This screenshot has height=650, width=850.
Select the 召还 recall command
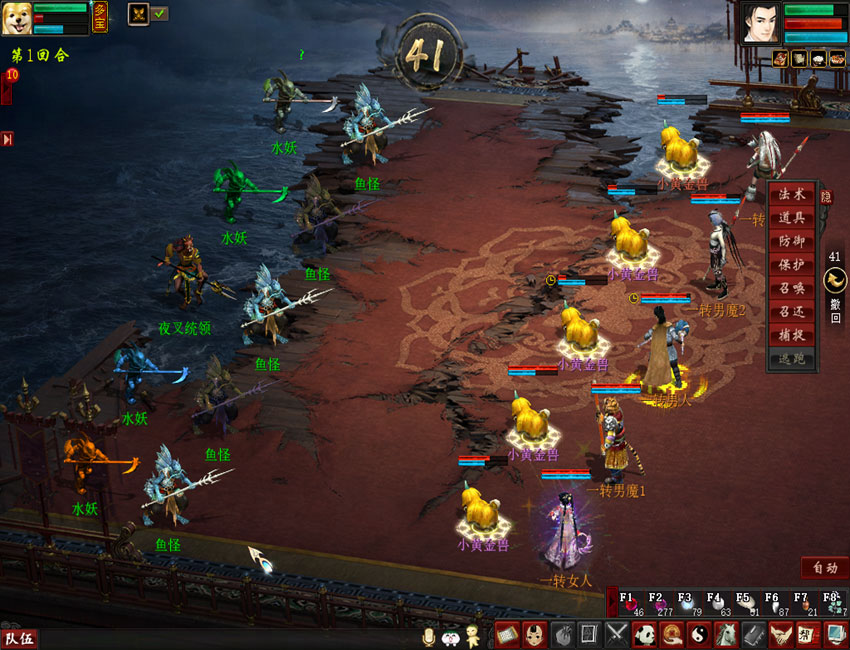pyautogui.click(x=791, y=311)
